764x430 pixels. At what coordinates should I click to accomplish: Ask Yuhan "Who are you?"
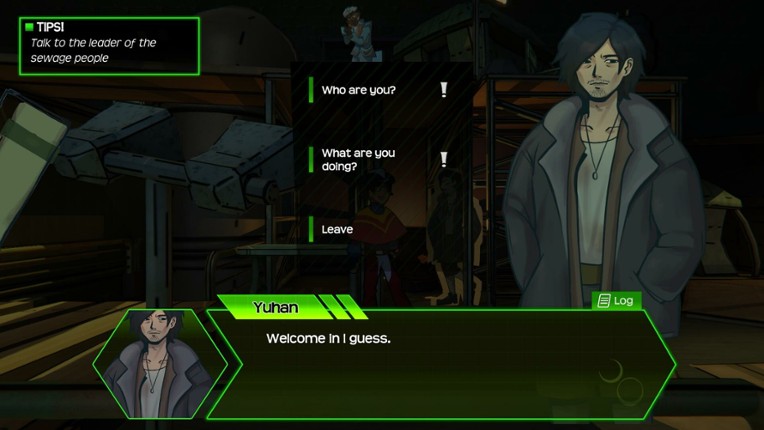point(359,91)
